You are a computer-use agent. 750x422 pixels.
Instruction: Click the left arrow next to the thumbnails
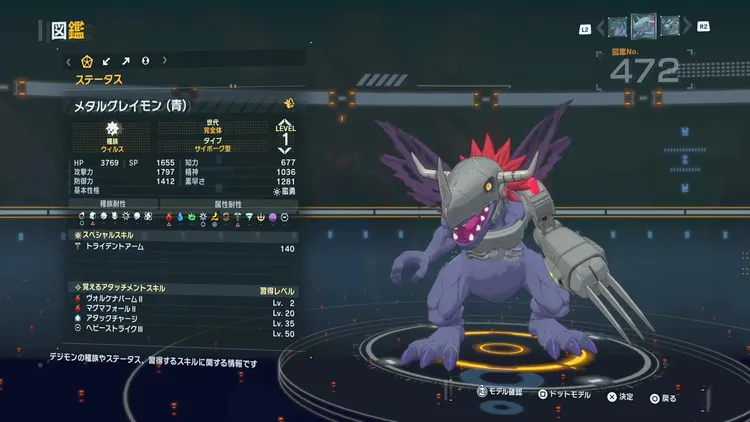click(x=600, y=27)
